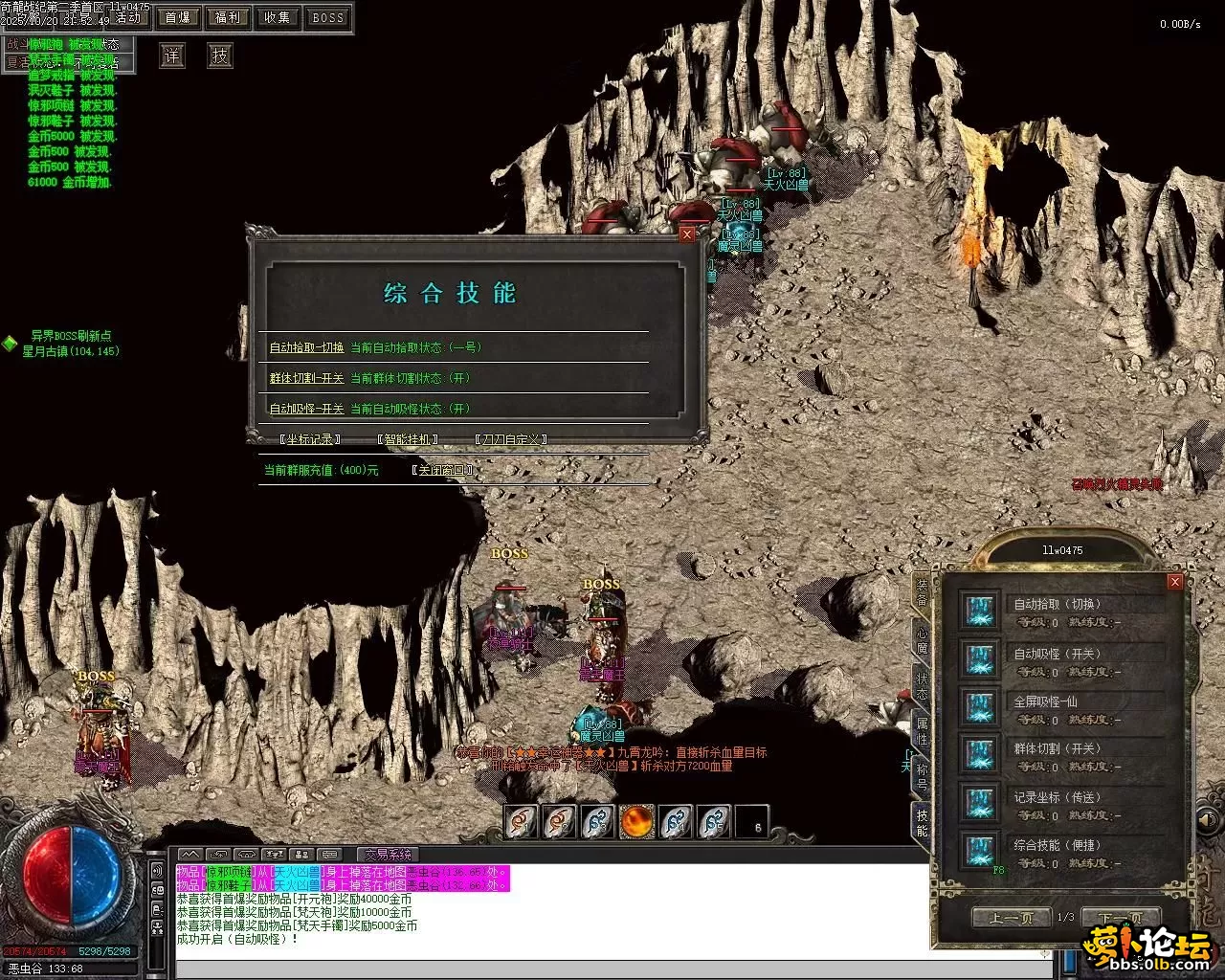The height and width of the screenshot is (980, 1225).
Task: Click the 技 shortcut button
Action: point(220,56)
